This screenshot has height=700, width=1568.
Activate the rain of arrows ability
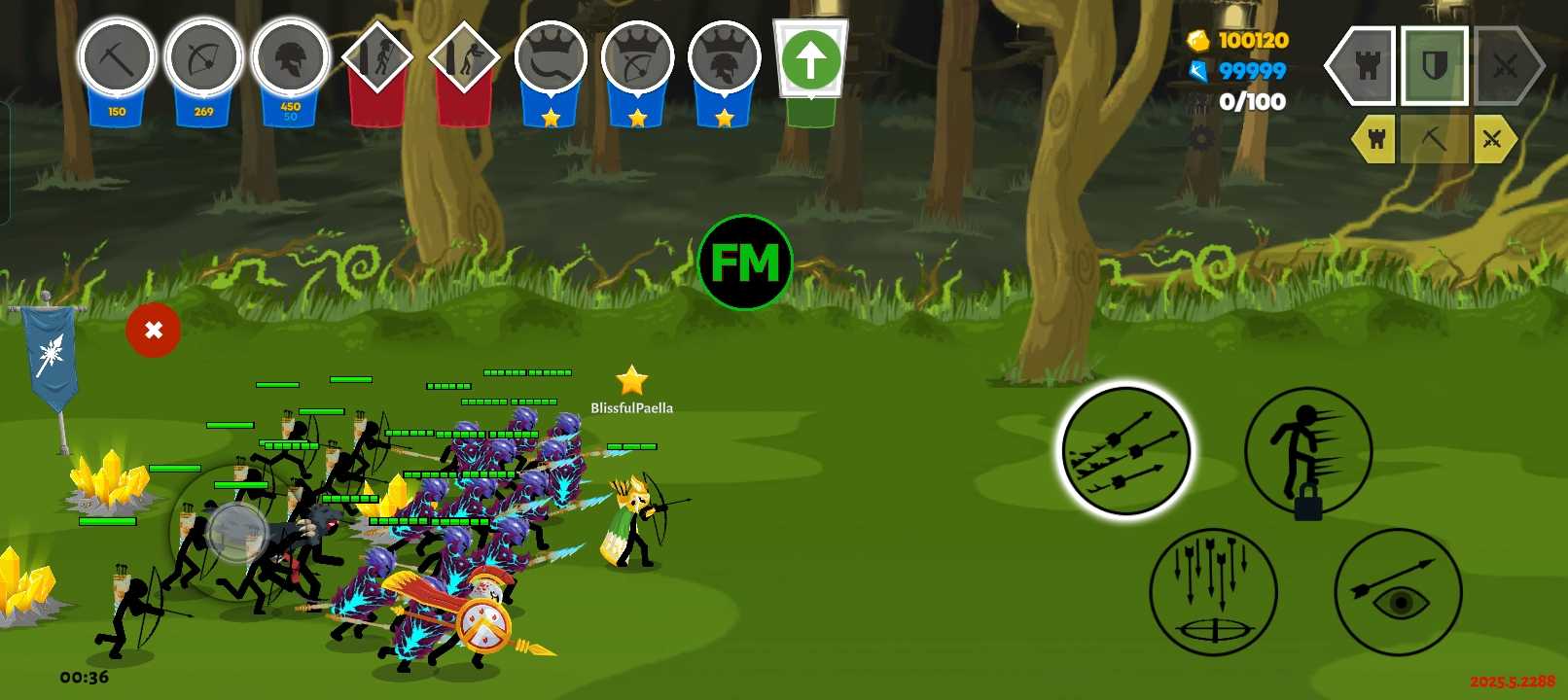[1213, 591]
